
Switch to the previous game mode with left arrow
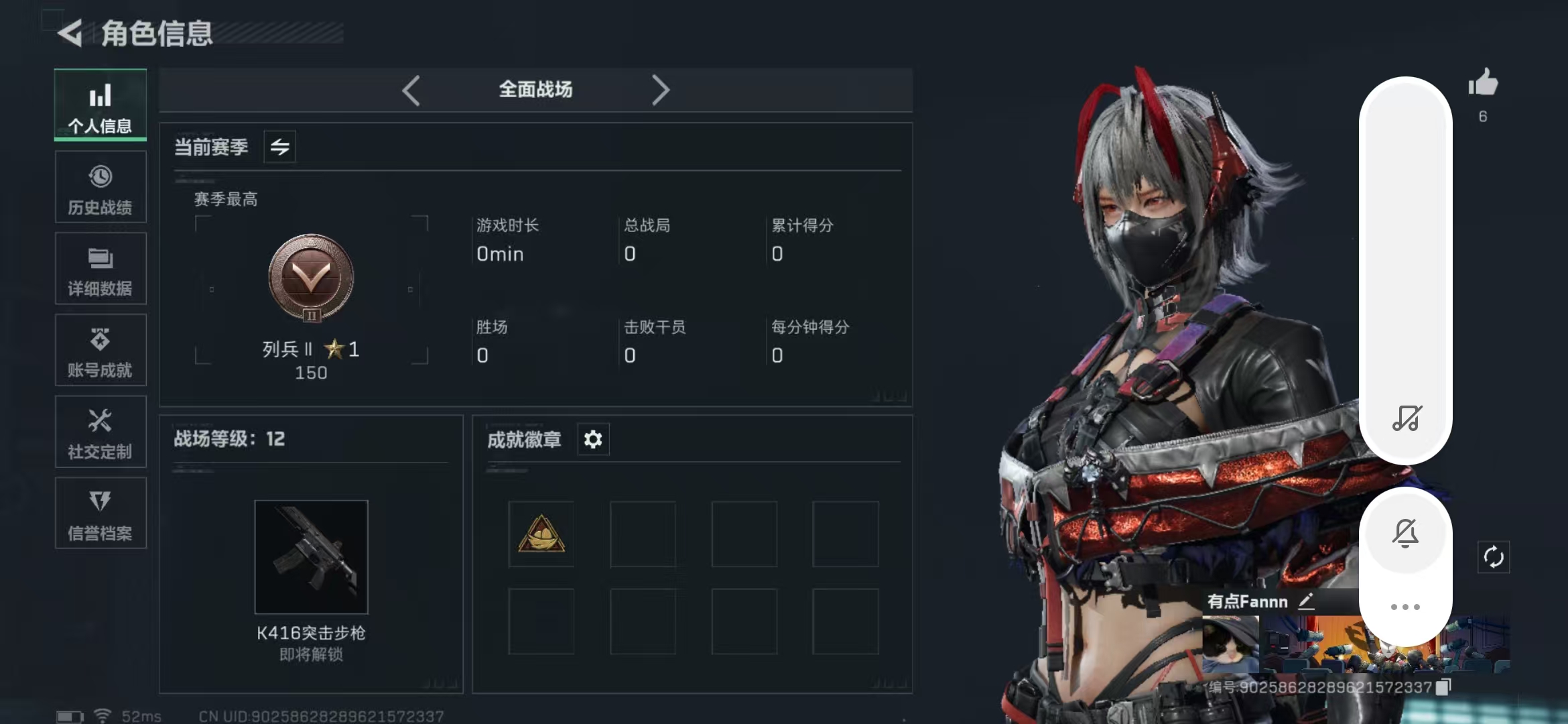411,90
